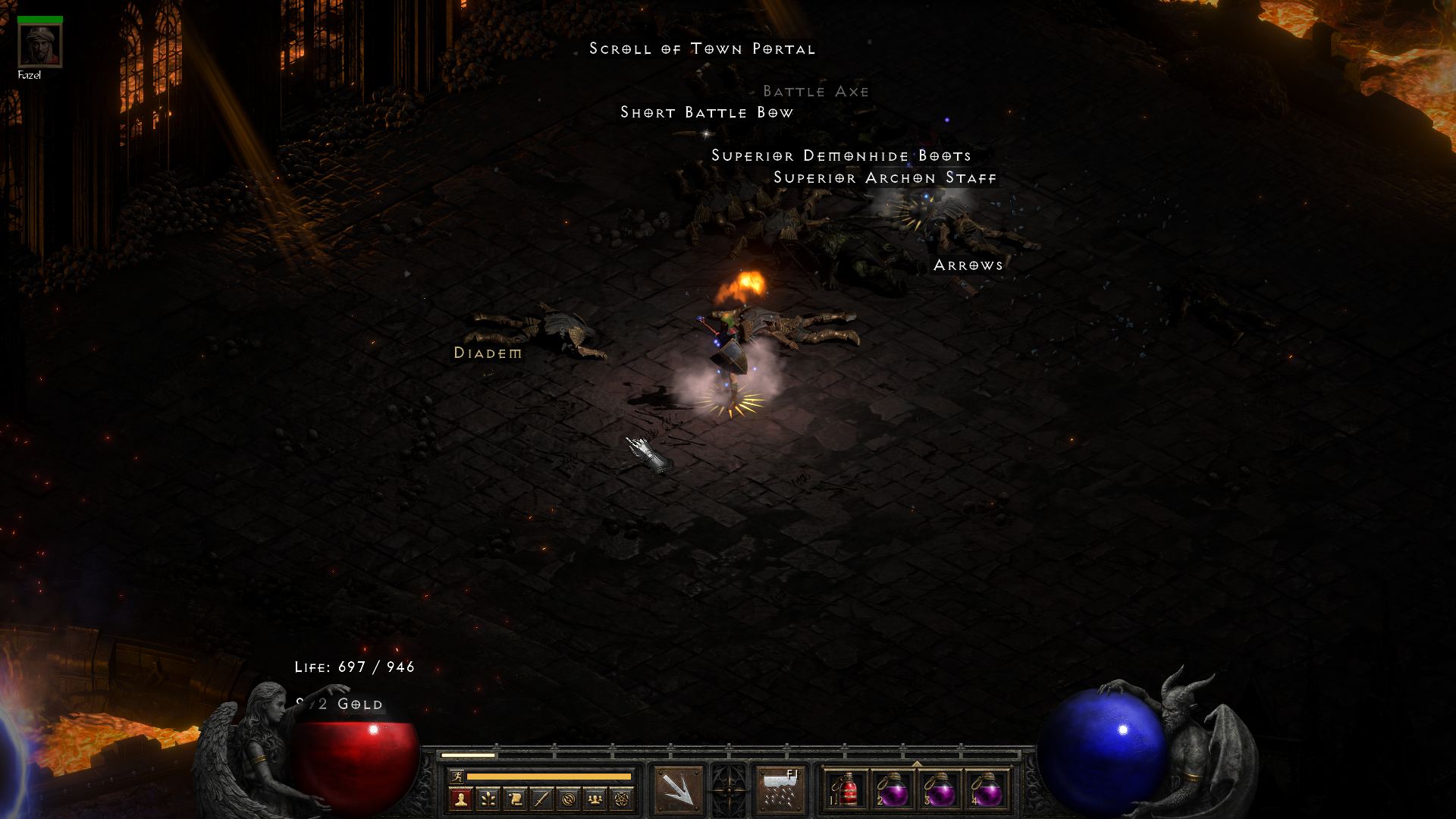Viewport: 1456px width, 819px height.
Task: Use the red healing potion in belt slot 1
Action: coord(846,790)
